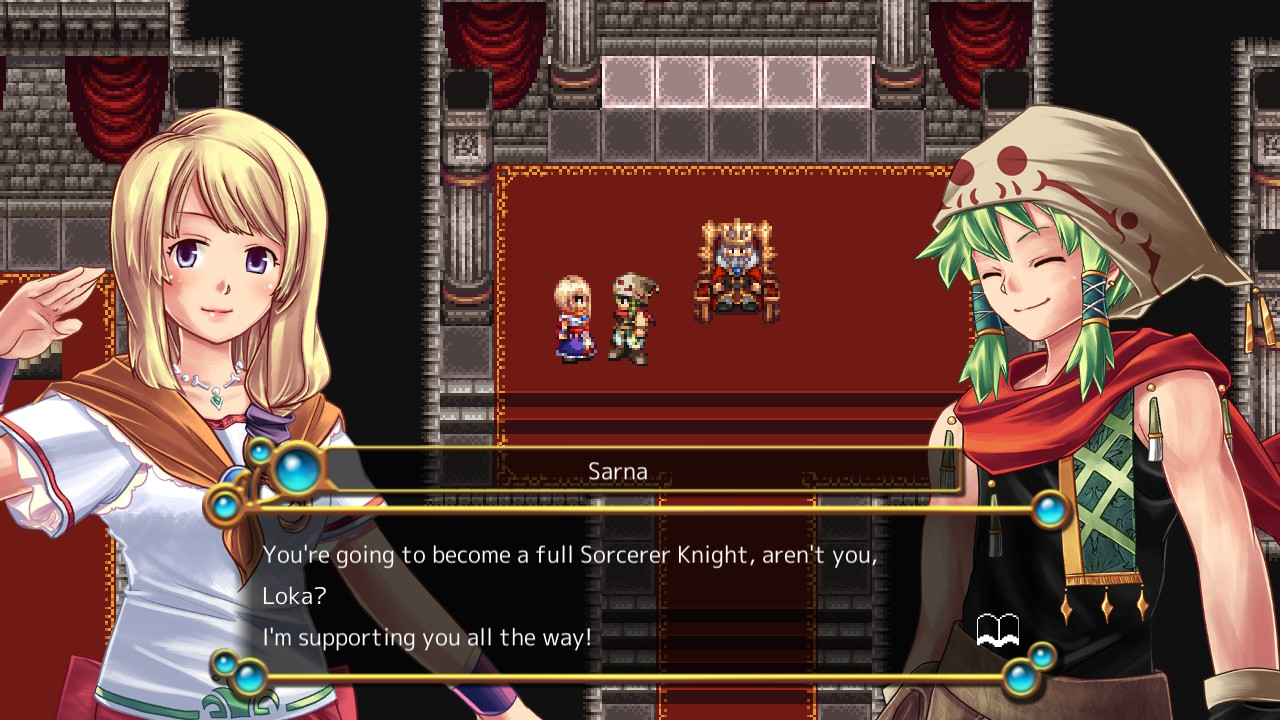Select the Sarna name banner

618,470
